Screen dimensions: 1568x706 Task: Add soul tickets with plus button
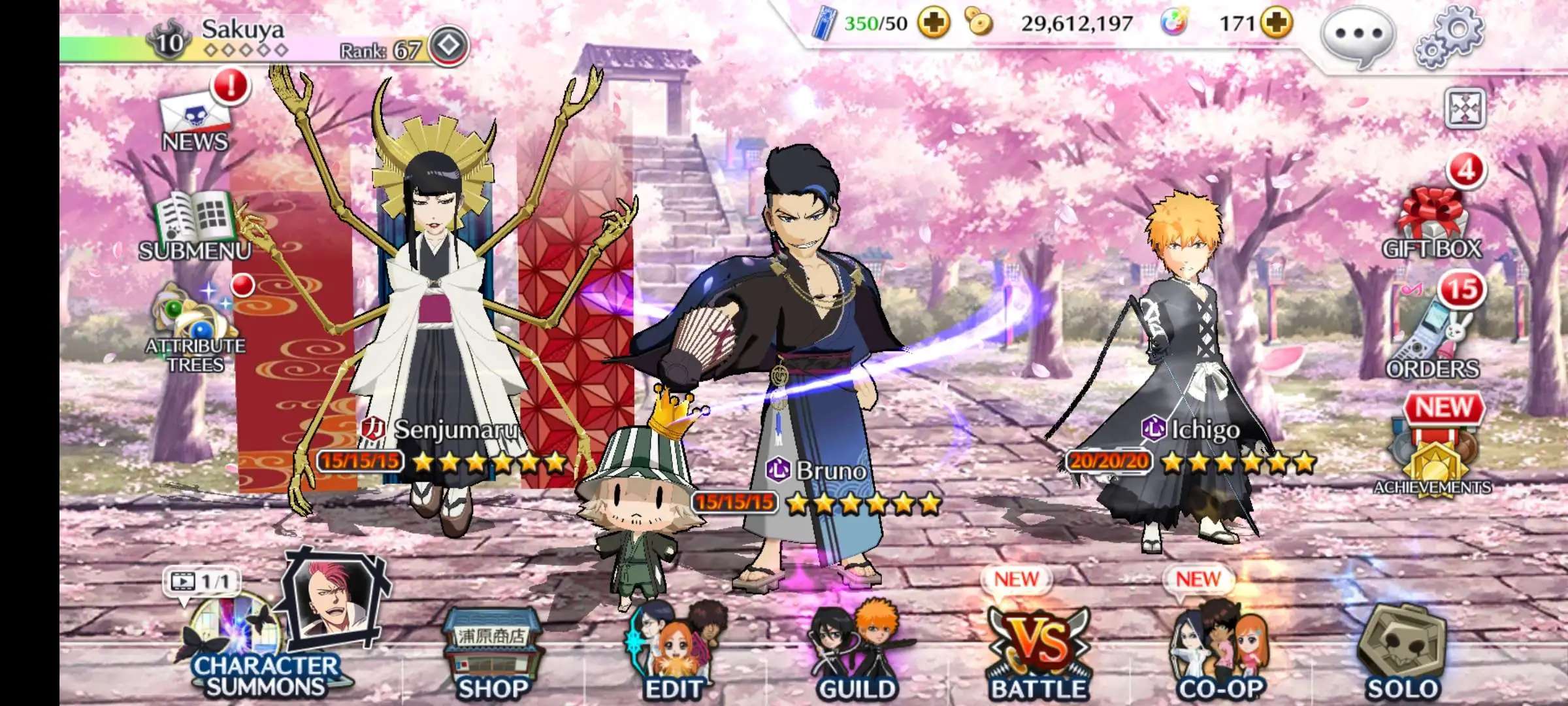(x=934, y=24)
